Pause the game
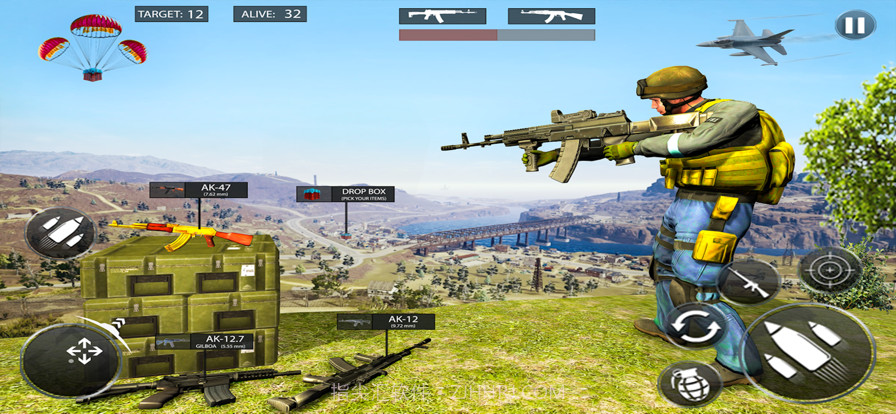Viewport: 896px width, 414px height. (x=855, y=25)
